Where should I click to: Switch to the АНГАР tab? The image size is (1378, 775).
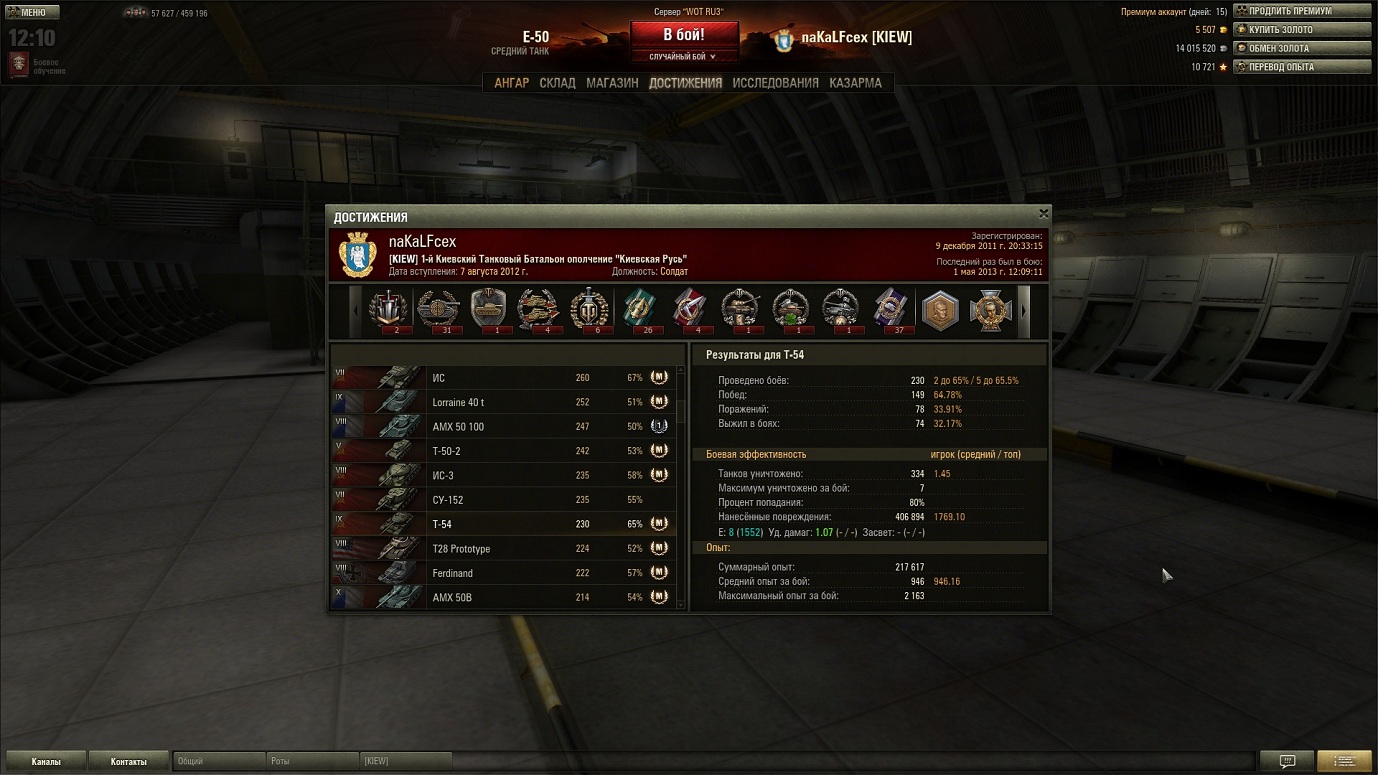click(x=511, y=83)
